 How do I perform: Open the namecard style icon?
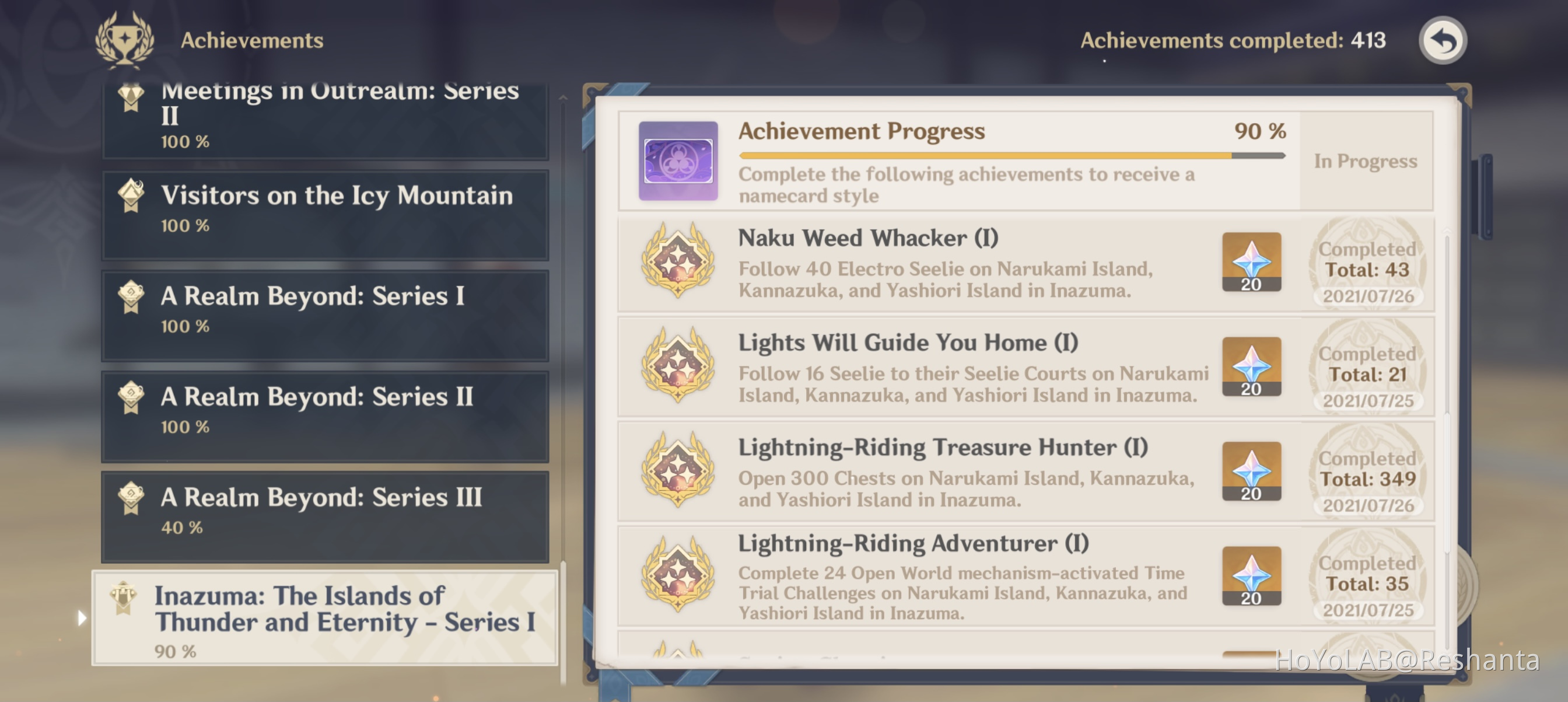677,165
